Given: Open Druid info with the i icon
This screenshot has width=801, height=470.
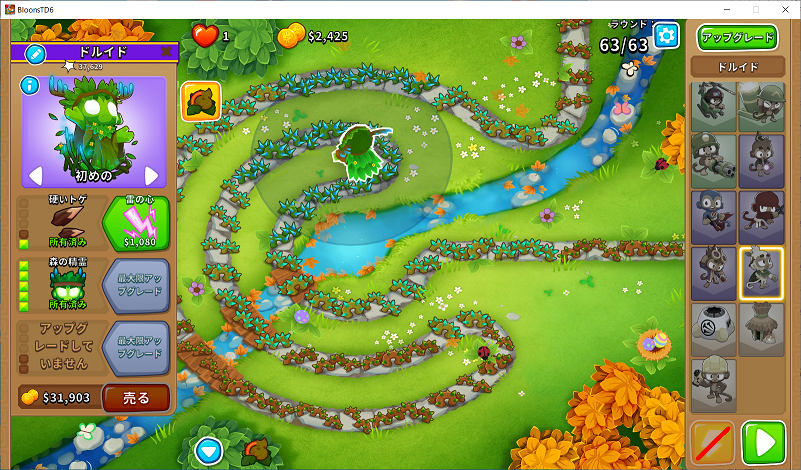Looking at the screenshot, I should point(30,86).
